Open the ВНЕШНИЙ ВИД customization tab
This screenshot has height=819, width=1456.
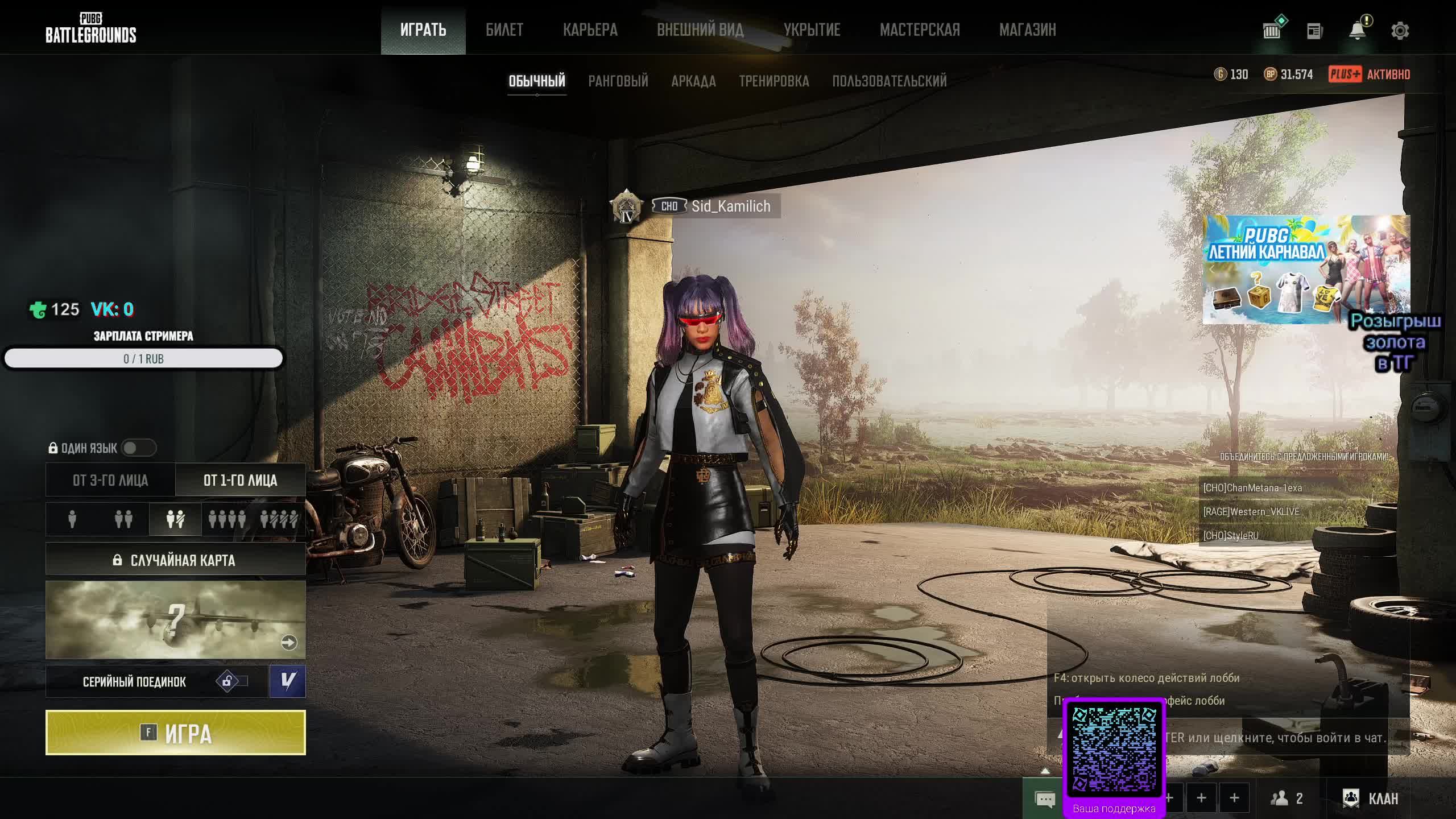click(700, 30)
